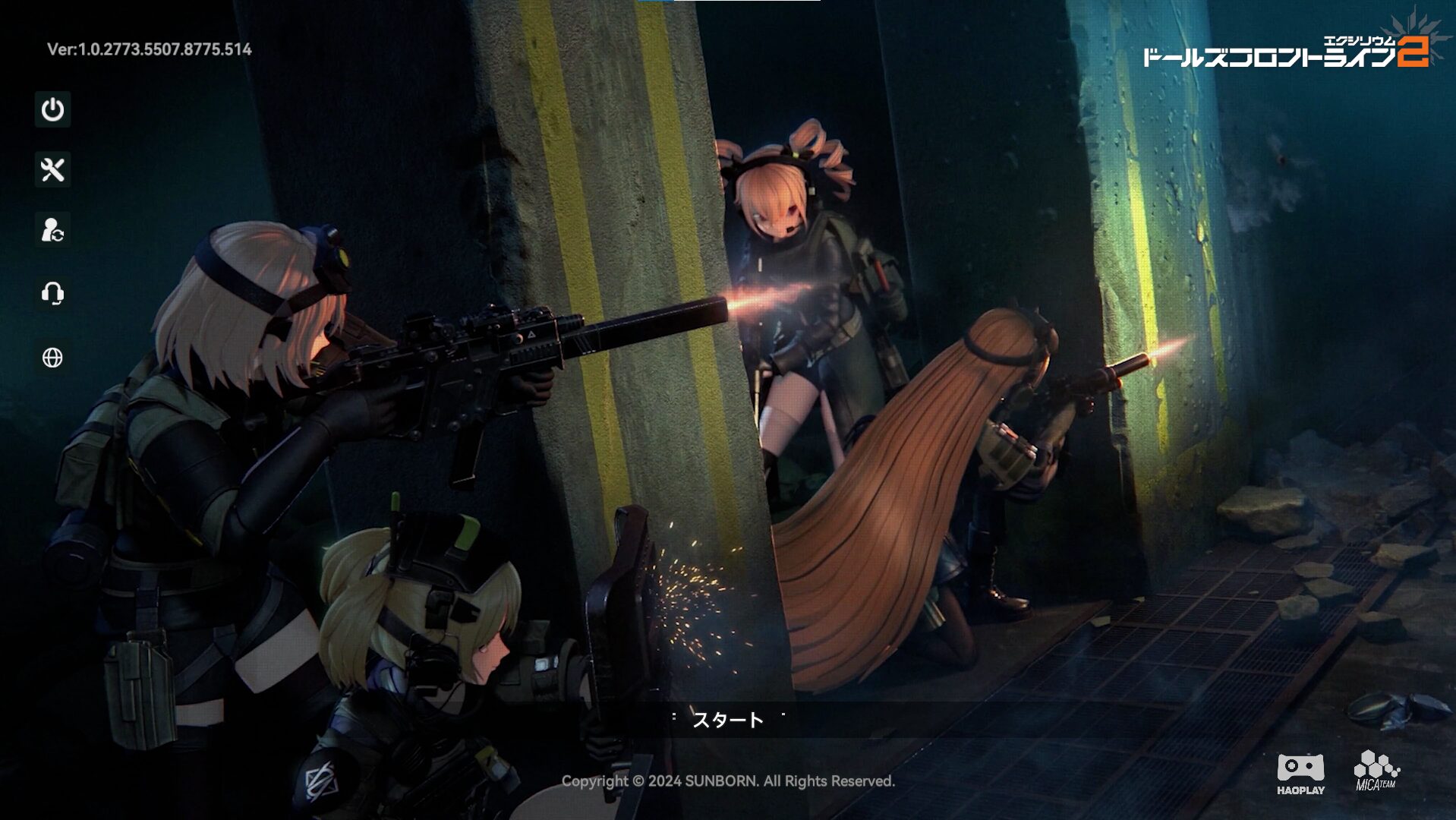Open the repair tools wrench icon

click(52, 169)
